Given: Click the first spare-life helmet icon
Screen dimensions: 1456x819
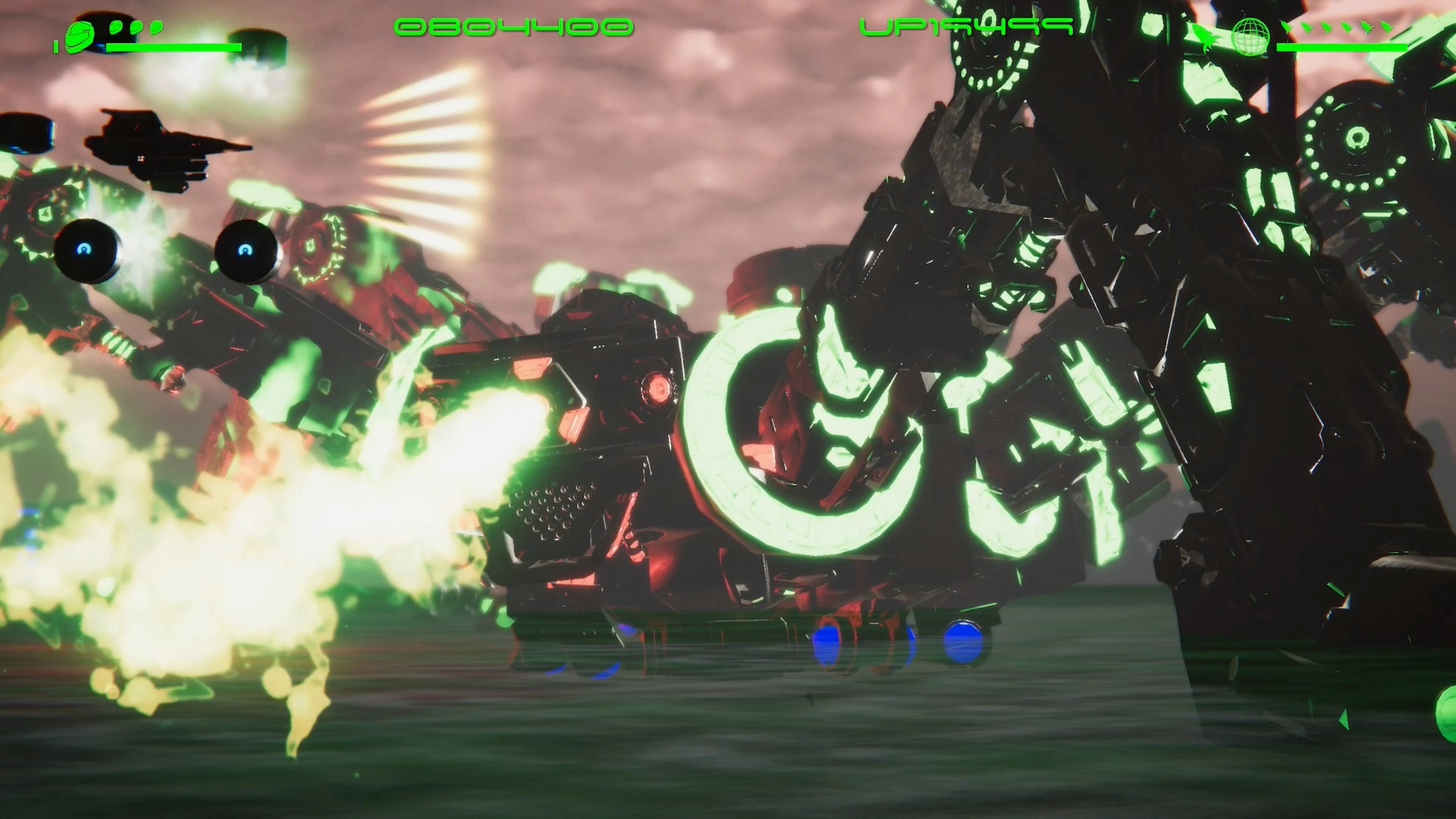Looking at the screenshot, I should tap(115, 27).
